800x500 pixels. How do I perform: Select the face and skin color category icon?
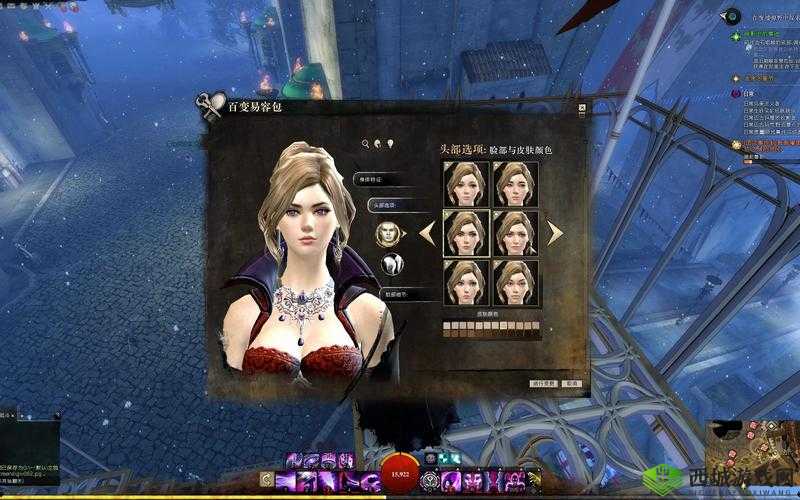[387, 234]
